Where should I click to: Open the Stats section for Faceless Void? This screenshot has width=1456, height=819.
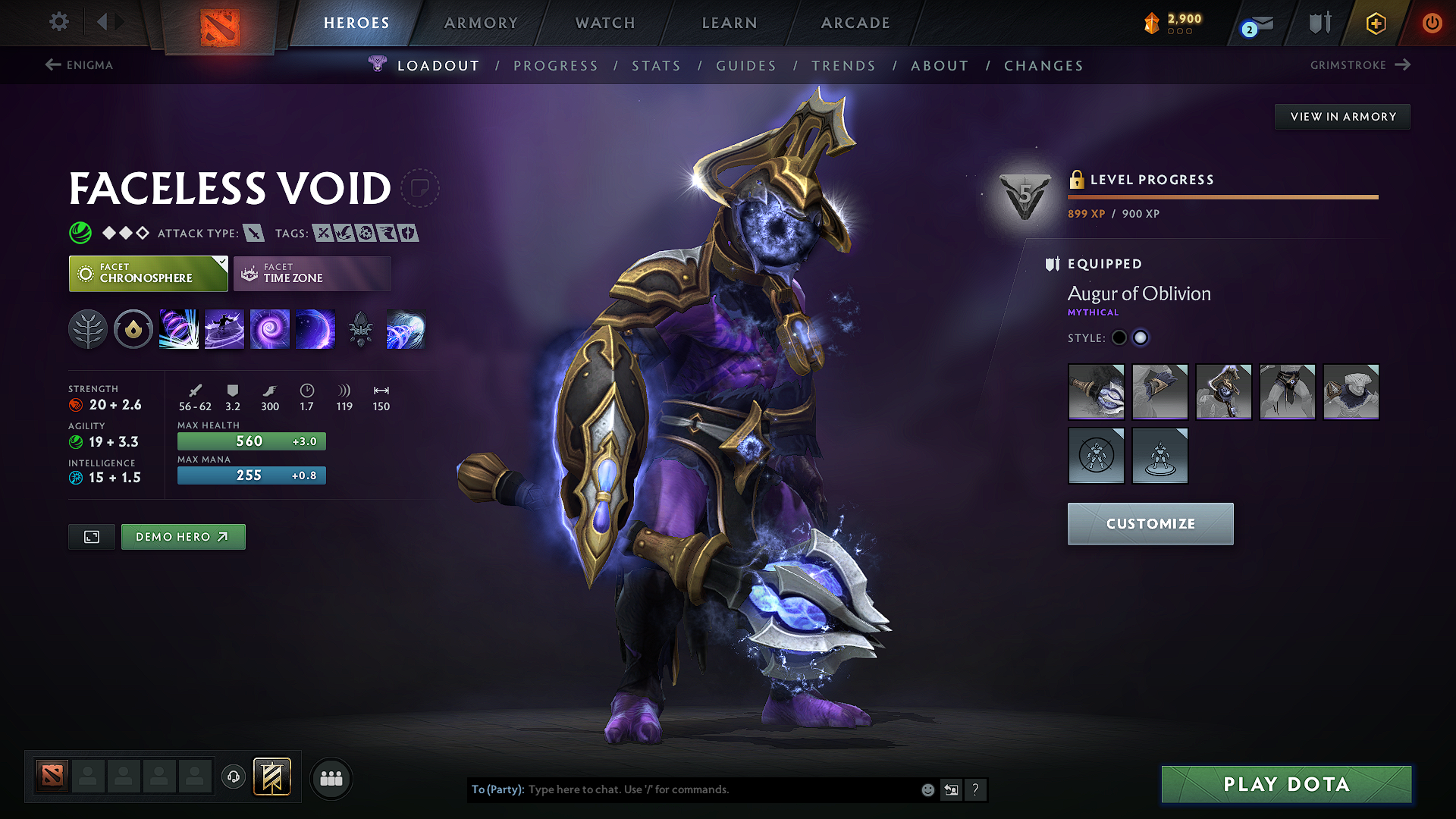656,65
